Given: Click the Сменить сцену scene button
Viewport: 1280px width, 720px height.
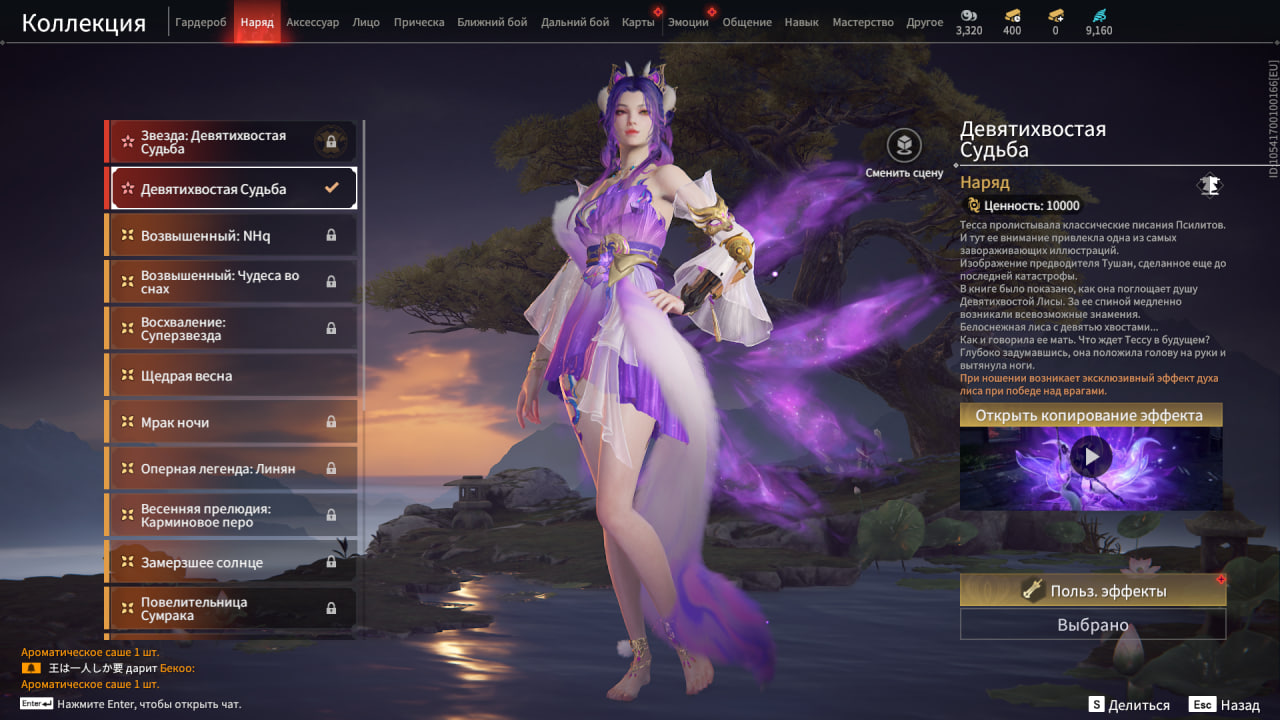Looking at the screenshot, I should click(904, 153).
